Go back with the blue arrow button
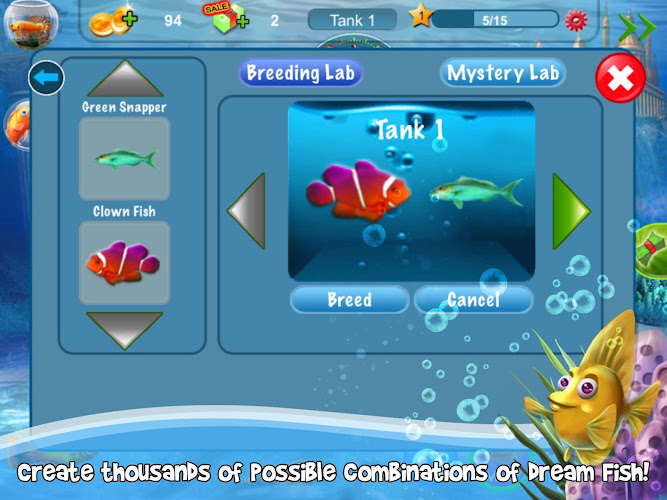The width and height of the screenshot is (667, 500). [x=46, y=78]
